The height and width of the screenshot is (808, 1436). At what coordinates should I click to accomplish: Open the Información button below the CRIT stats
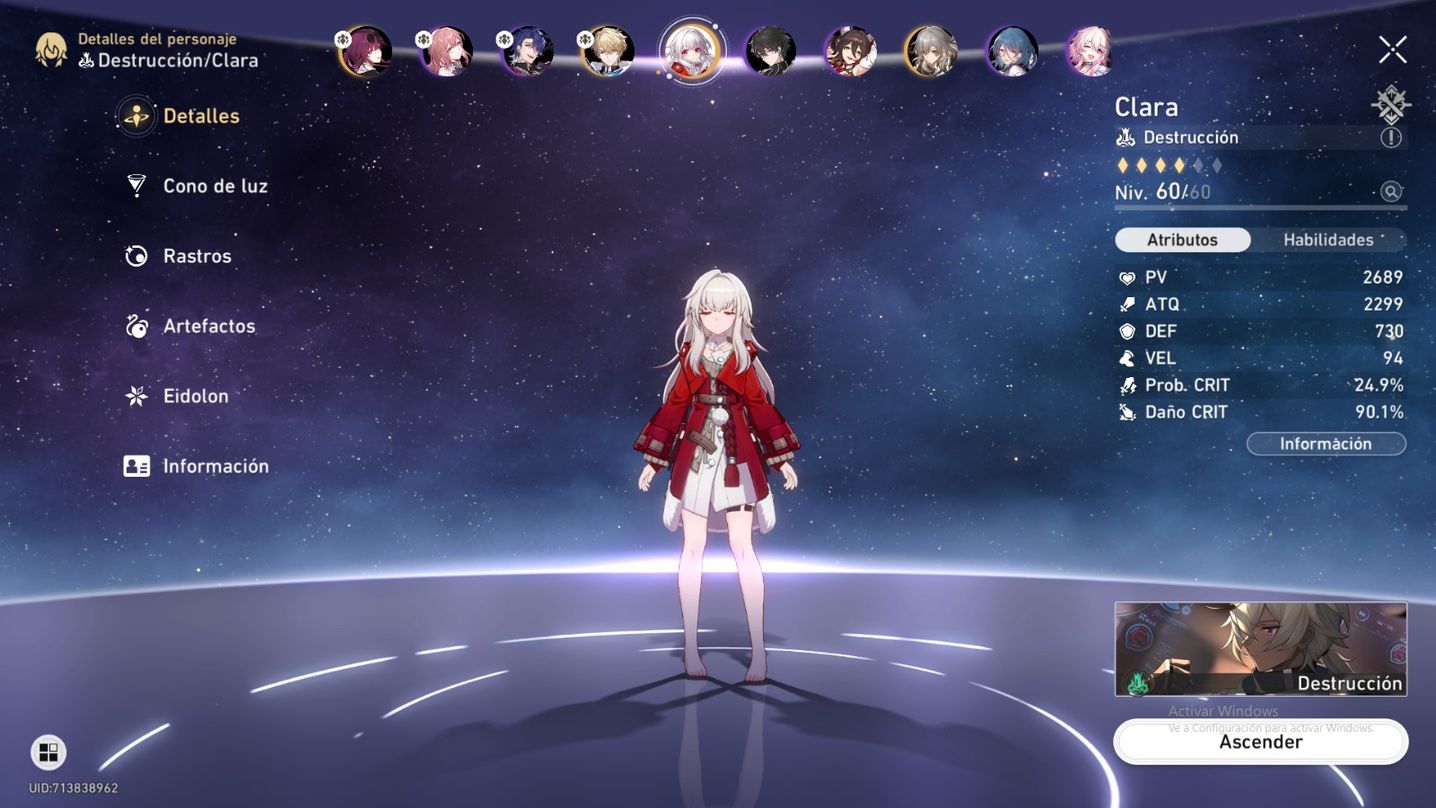click(x=1326, y=443)
